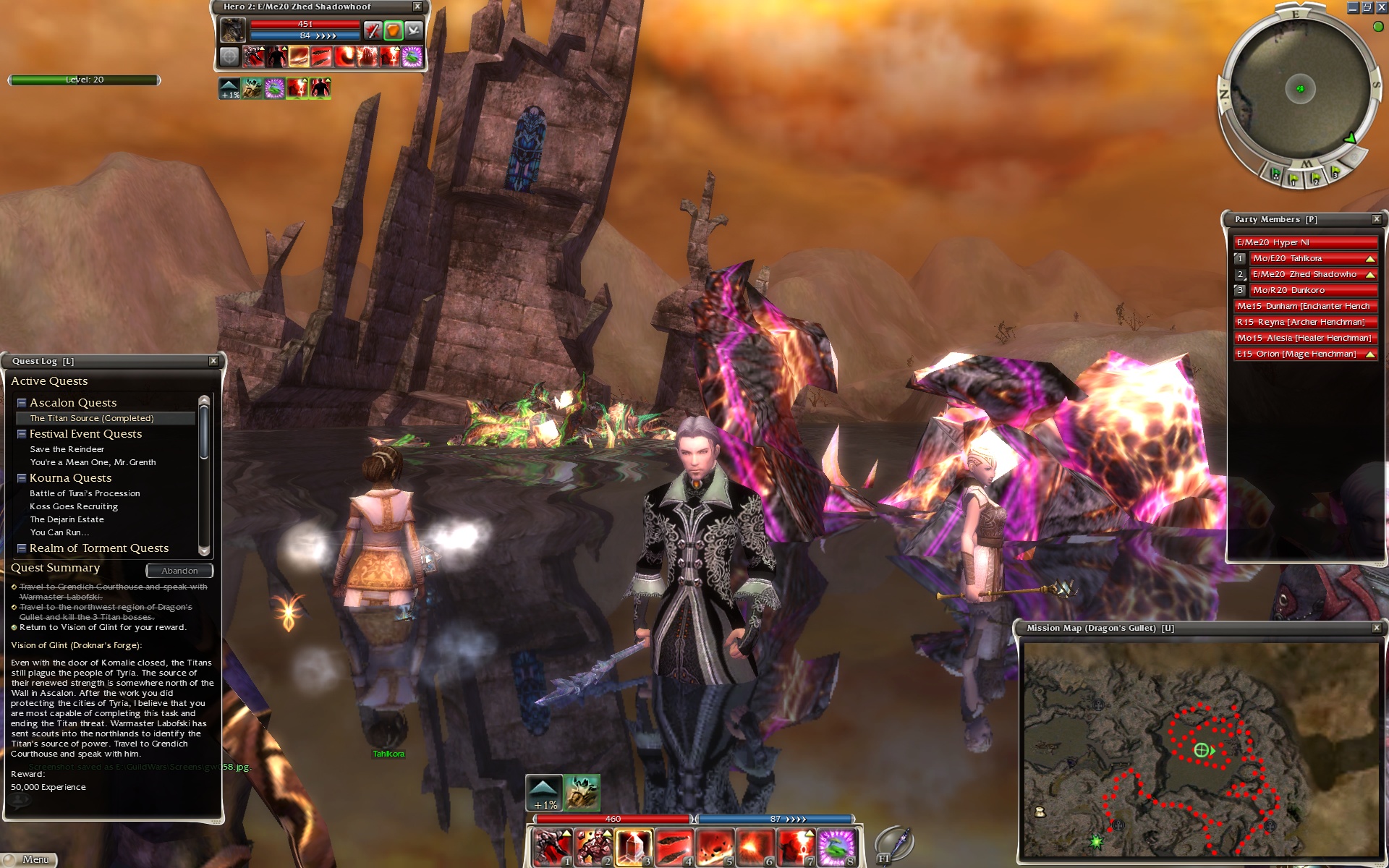
Task: Select The Titan Source quest entry
Action: (x=92, y=418)
